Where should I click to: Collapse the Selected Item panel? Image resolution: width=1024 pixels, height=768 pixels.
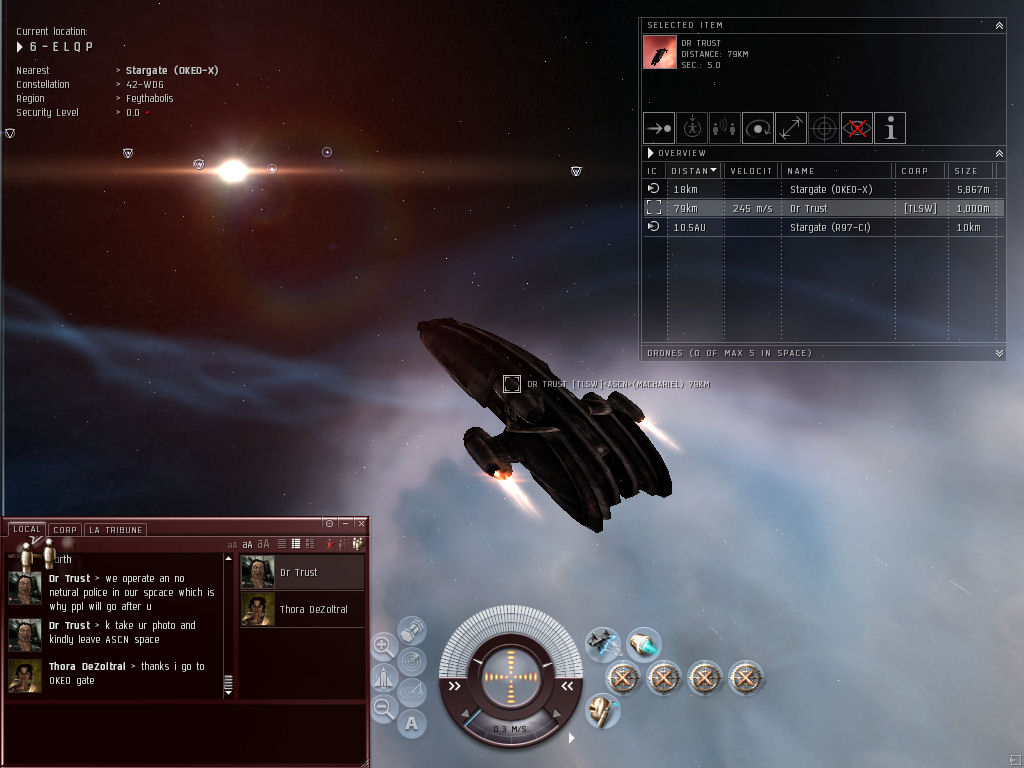point(998,26)
